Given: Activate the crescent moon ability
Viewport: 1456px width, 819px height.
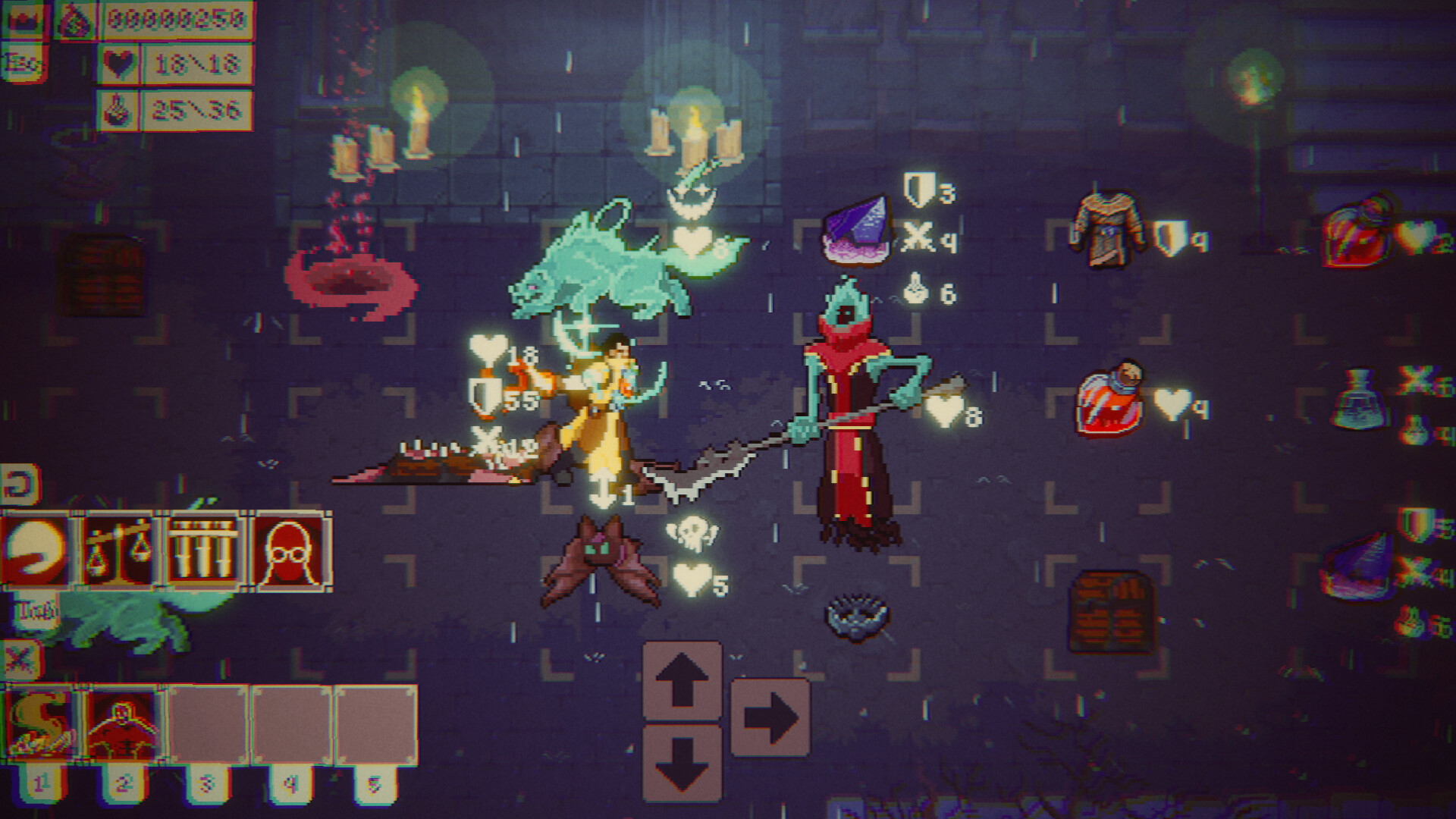Looking at the screenshot, I should 36,551.
